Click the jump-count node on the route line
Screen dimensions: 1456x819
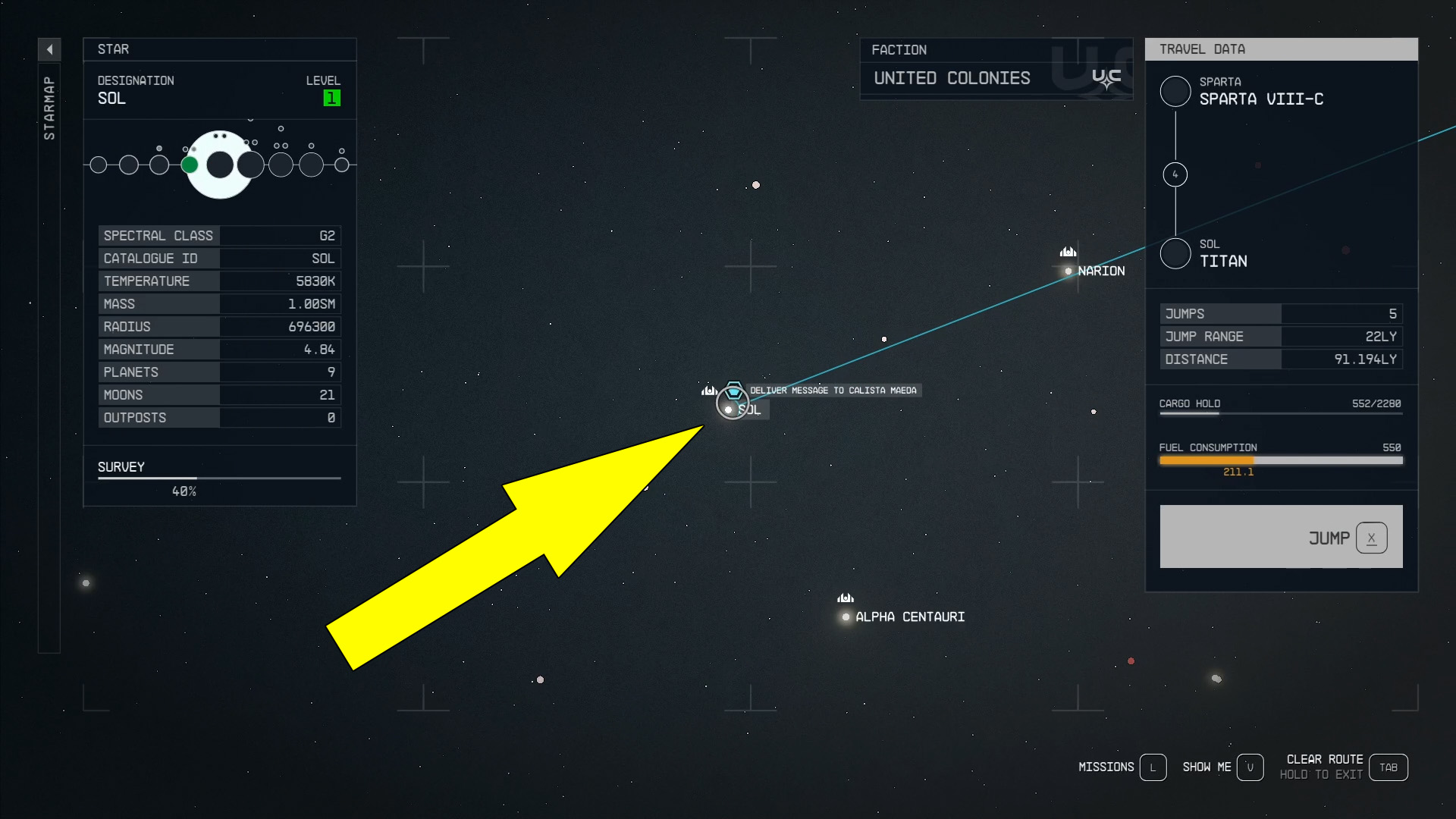click(1175, 174)
